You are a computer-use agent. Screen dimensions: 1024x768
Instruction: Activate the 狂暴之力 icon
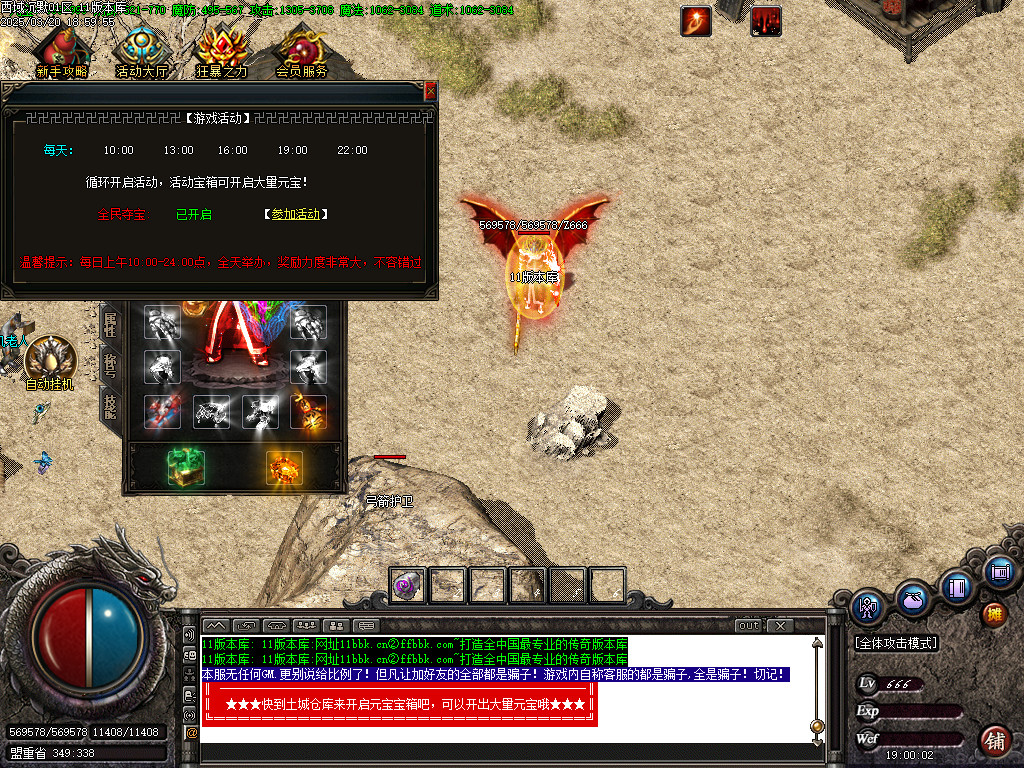click(221, 52)
